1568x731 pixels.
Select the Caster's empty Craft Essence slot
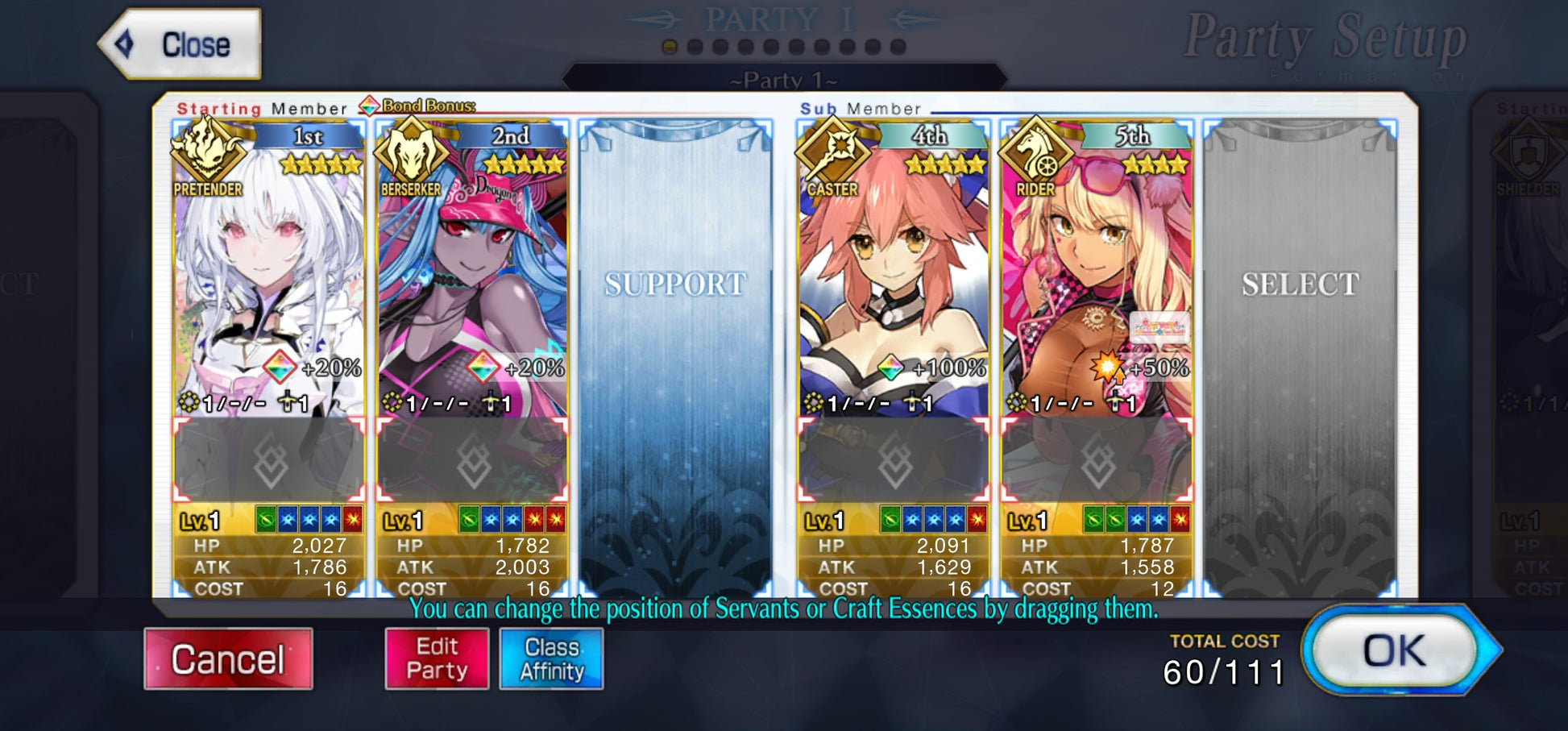pos(894,461)
